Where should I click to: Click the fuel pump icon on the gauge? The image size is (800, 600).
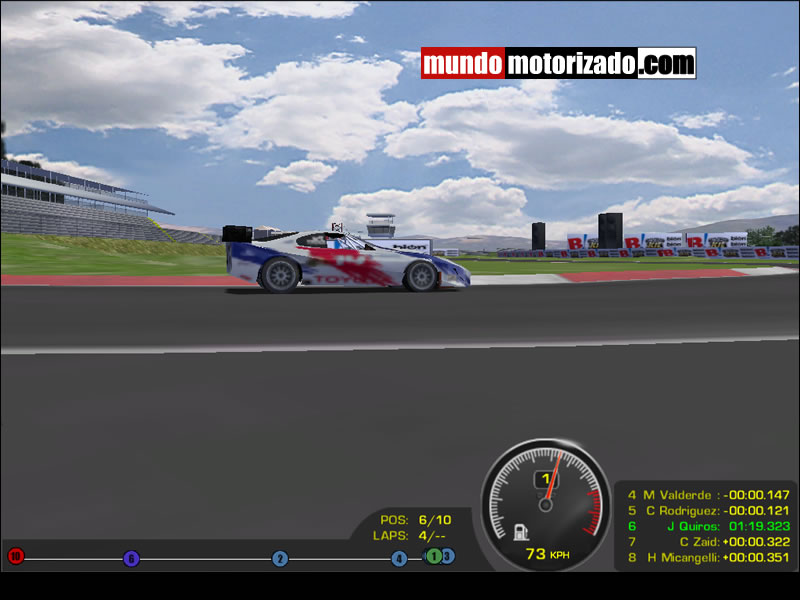click(520, 531)
